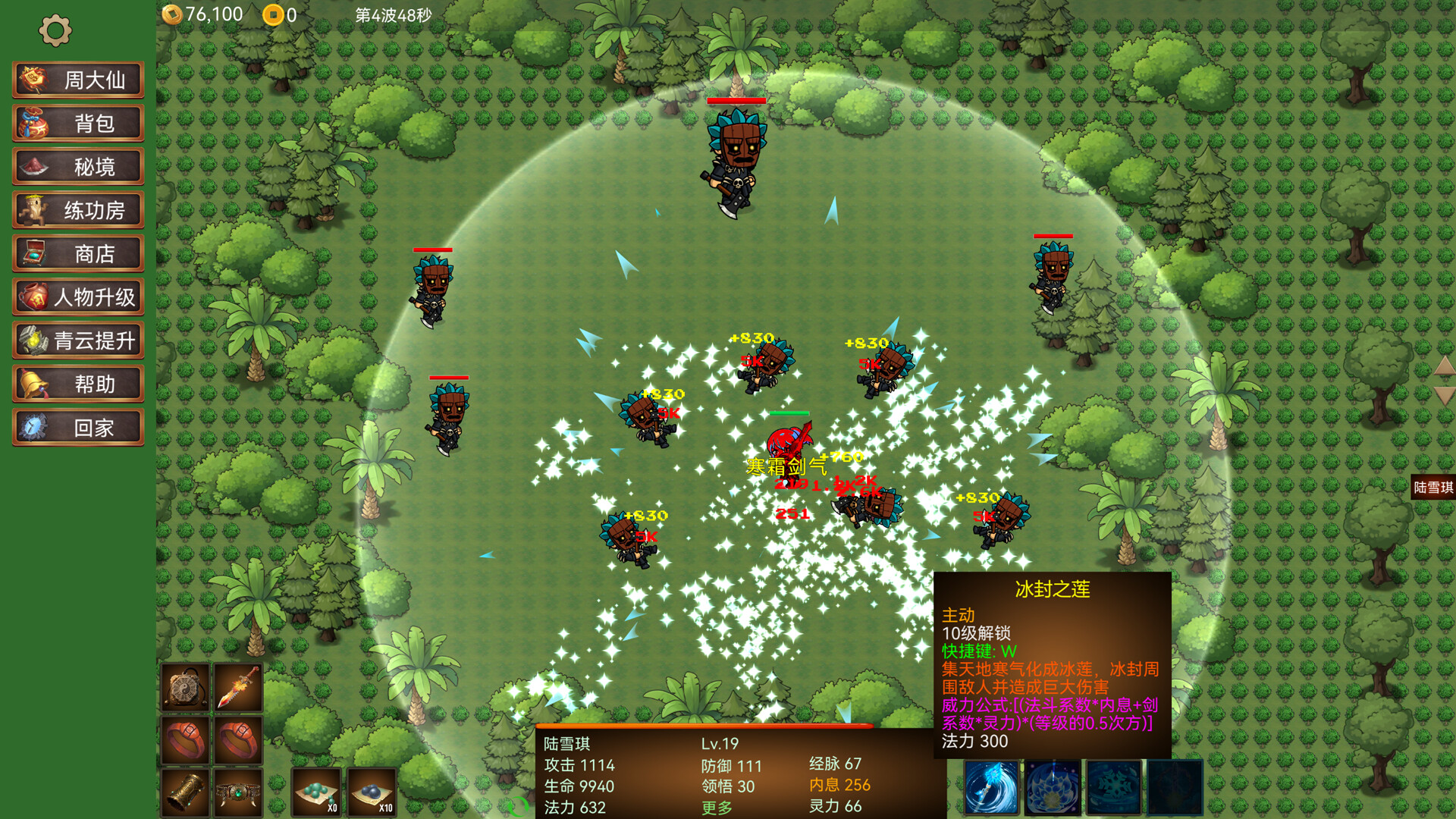Click 更多 to view more stats
The width and height of the screenshot is (1456, 819).
pyautogui.click(x=717, y=808)
